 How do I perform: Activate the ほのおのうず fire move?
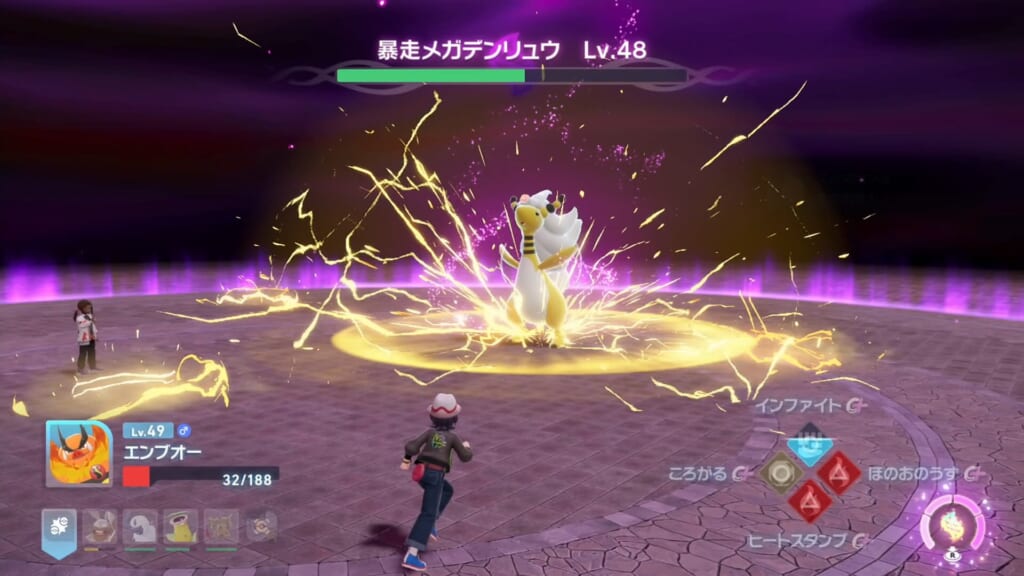click(x=838, y=471)
